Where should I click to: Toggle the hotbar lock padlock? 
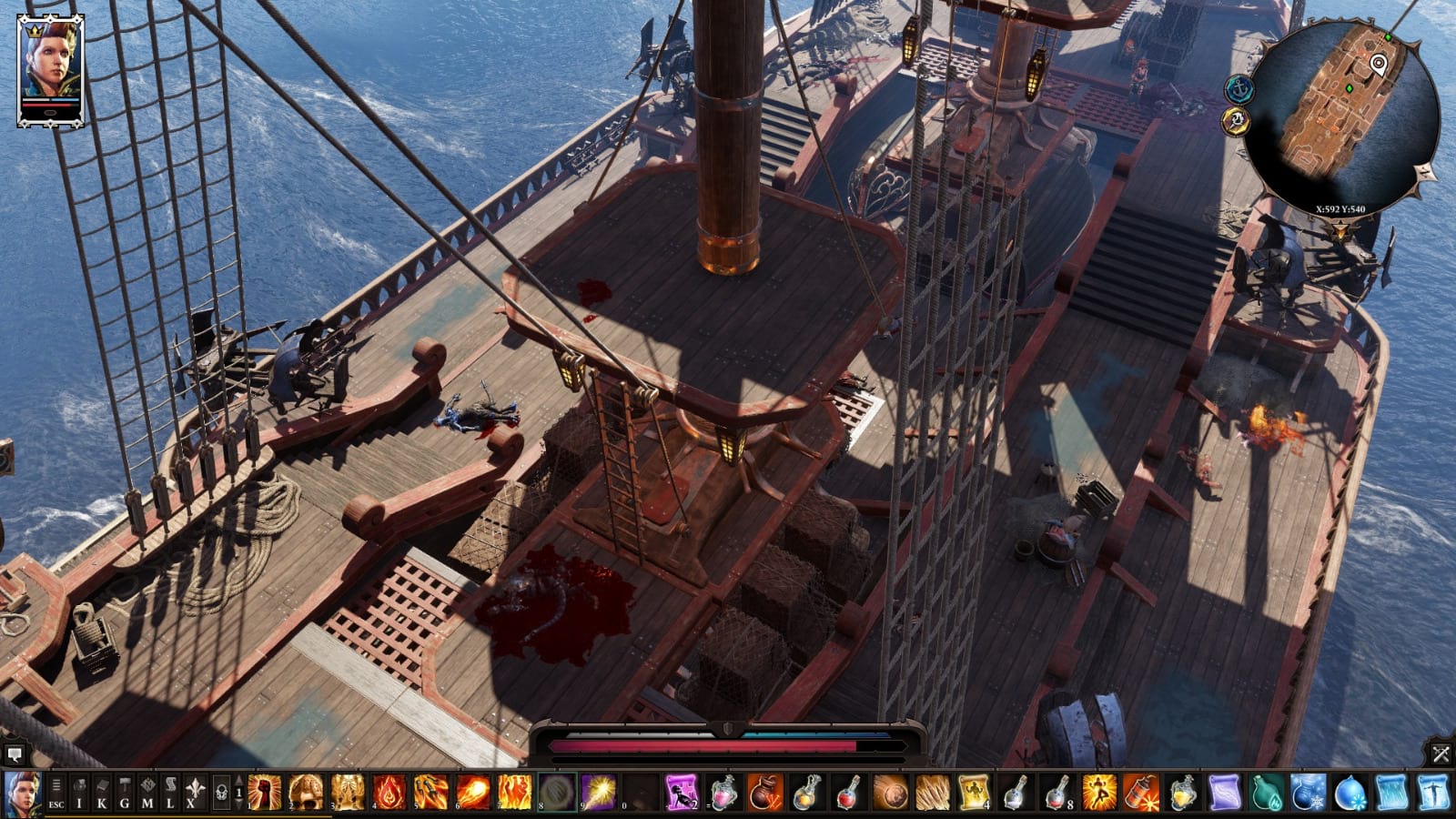click(x=223, y=792)
